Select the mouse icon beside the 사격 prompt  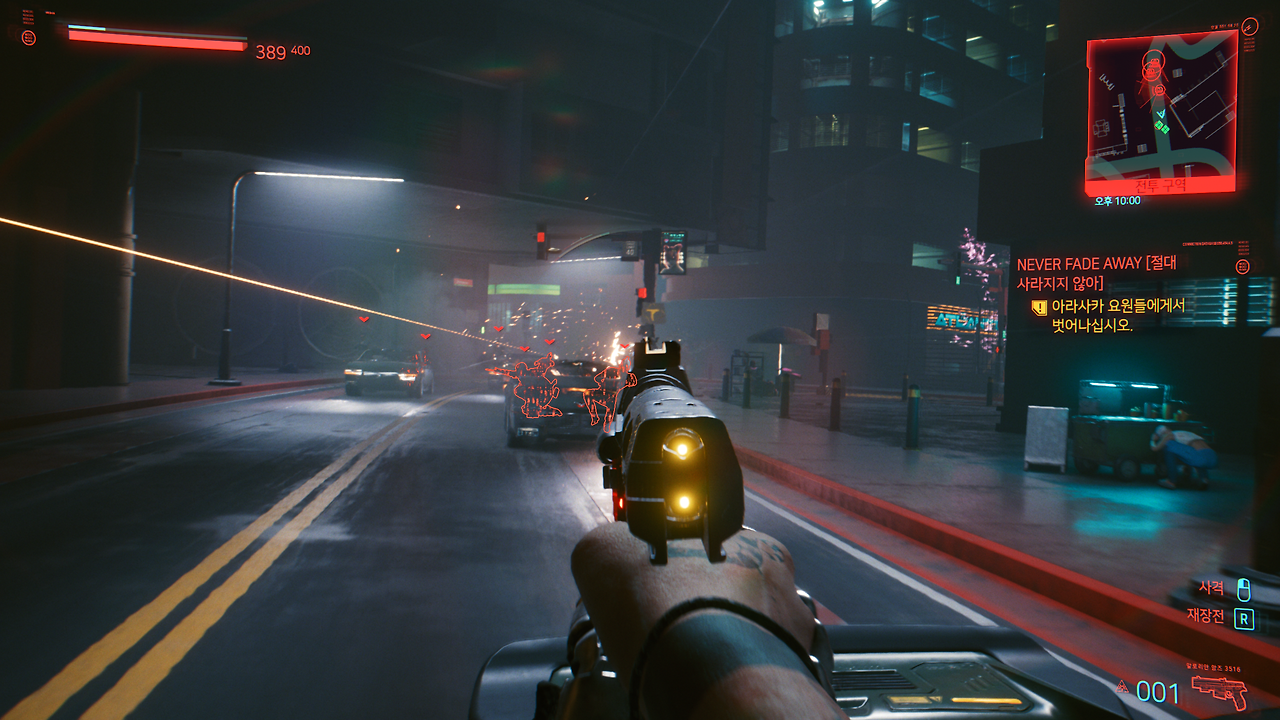coord(1243,589)
